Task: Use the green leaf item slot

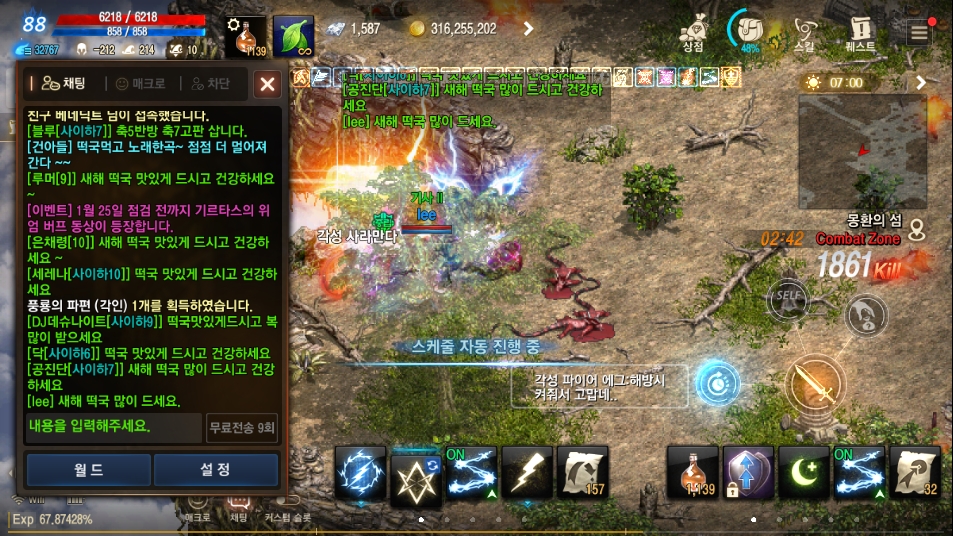Action: pyautogui.click(x=293, y=35)
